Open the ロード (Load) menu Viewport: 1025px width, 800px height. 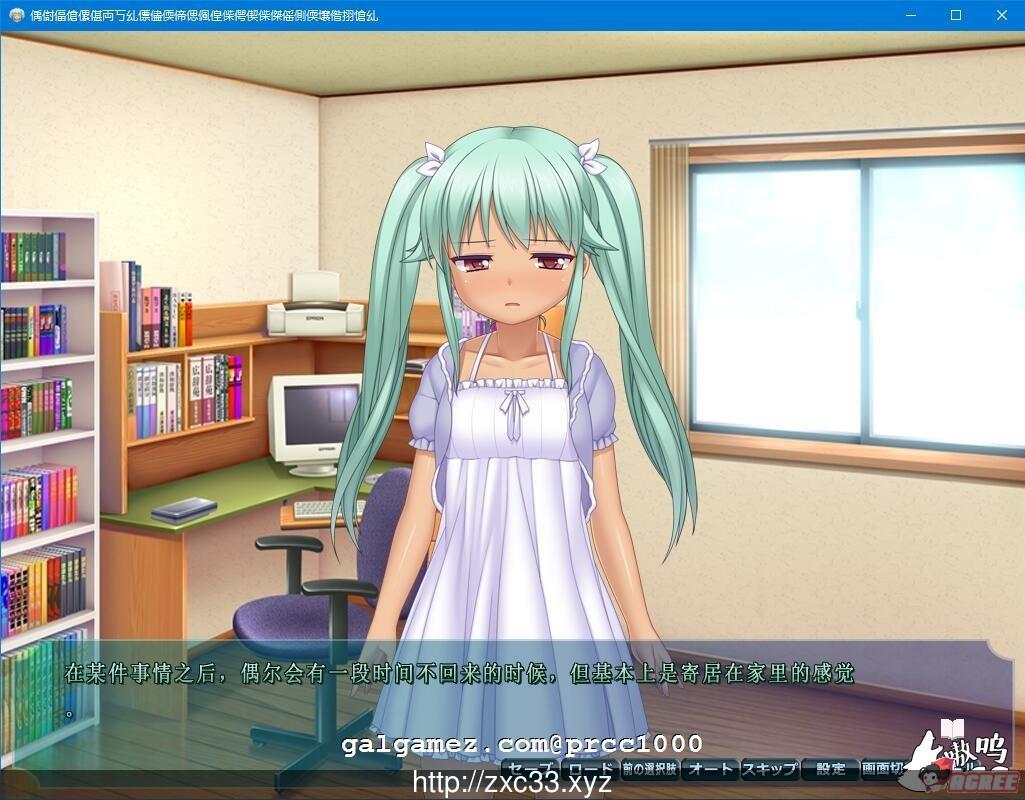pos(589,769)
